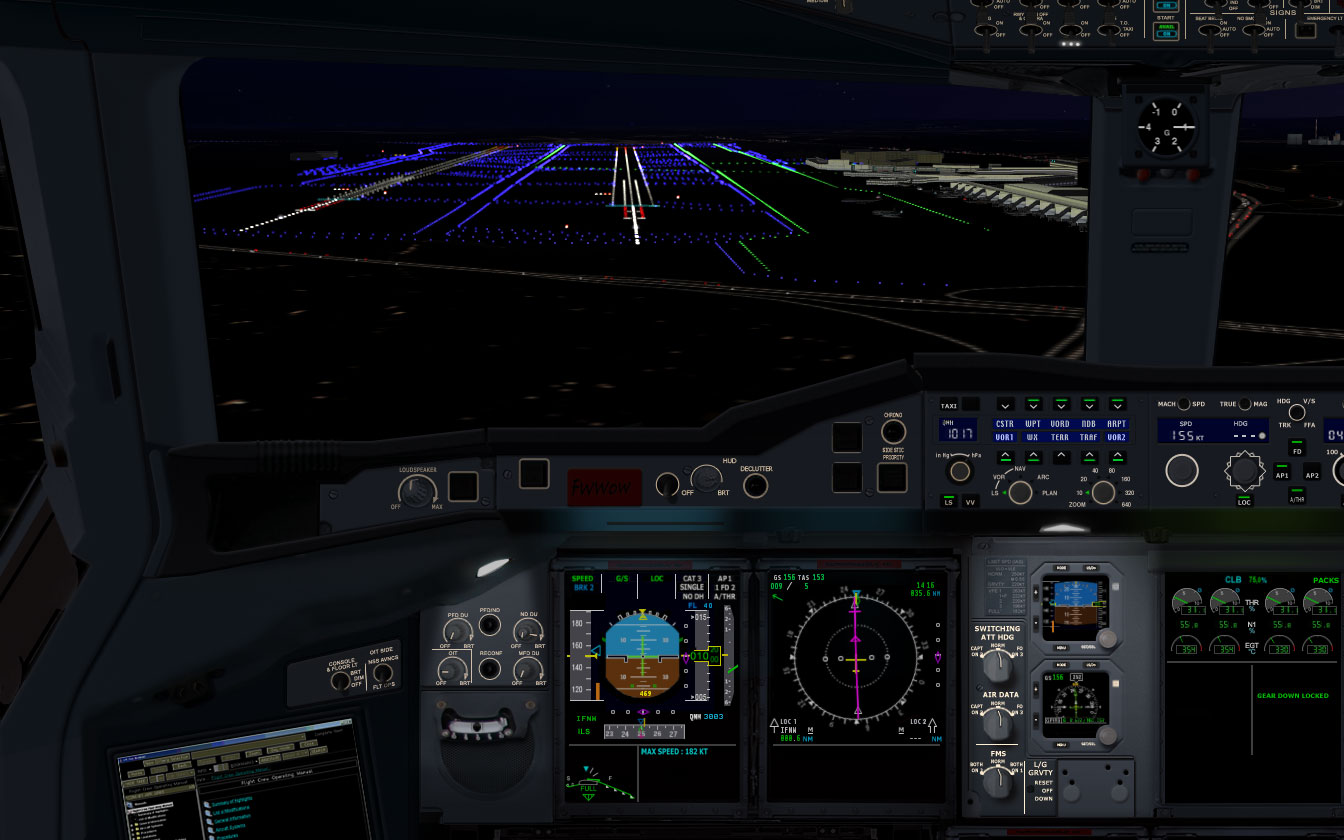1344x840 pixels.
Task: Click the chevron arrow above the WPT button
Action: tap(1033, 404)
